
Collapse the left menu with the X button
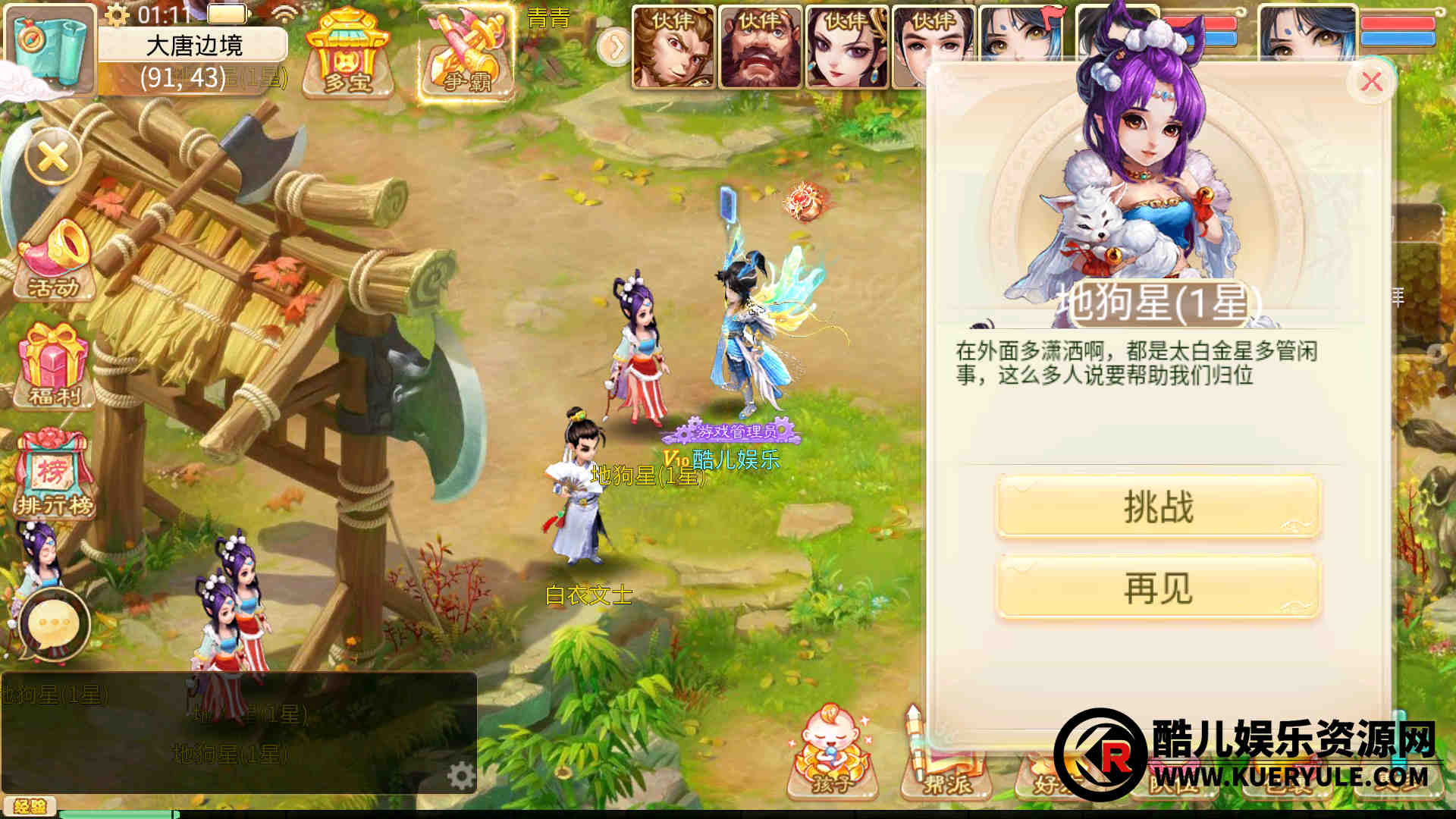point(53,158)
